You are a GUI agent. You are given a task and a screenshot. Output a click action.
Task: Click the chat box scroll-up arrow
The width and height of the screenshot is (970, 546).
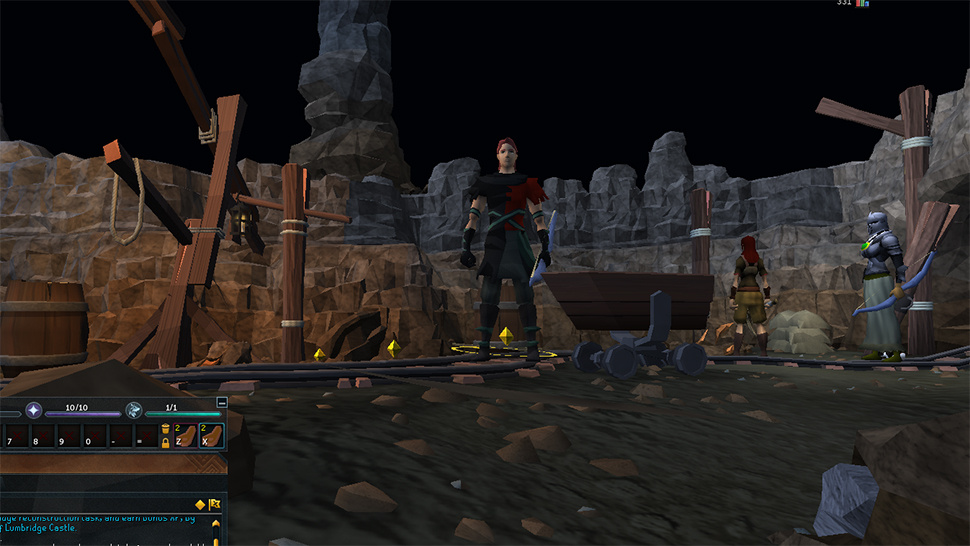(x=216, y=523)
